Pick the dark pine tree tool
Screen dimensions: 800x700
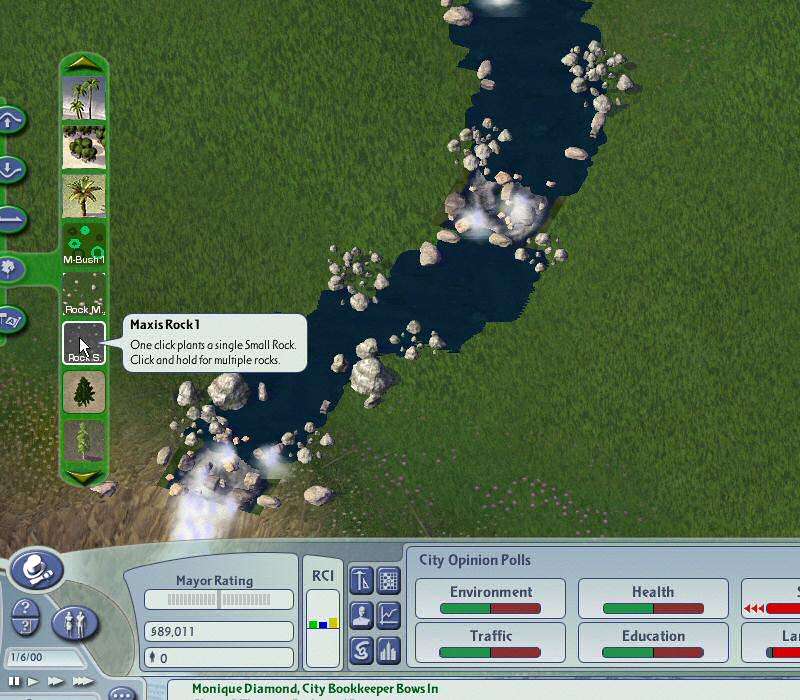[84, 392]
